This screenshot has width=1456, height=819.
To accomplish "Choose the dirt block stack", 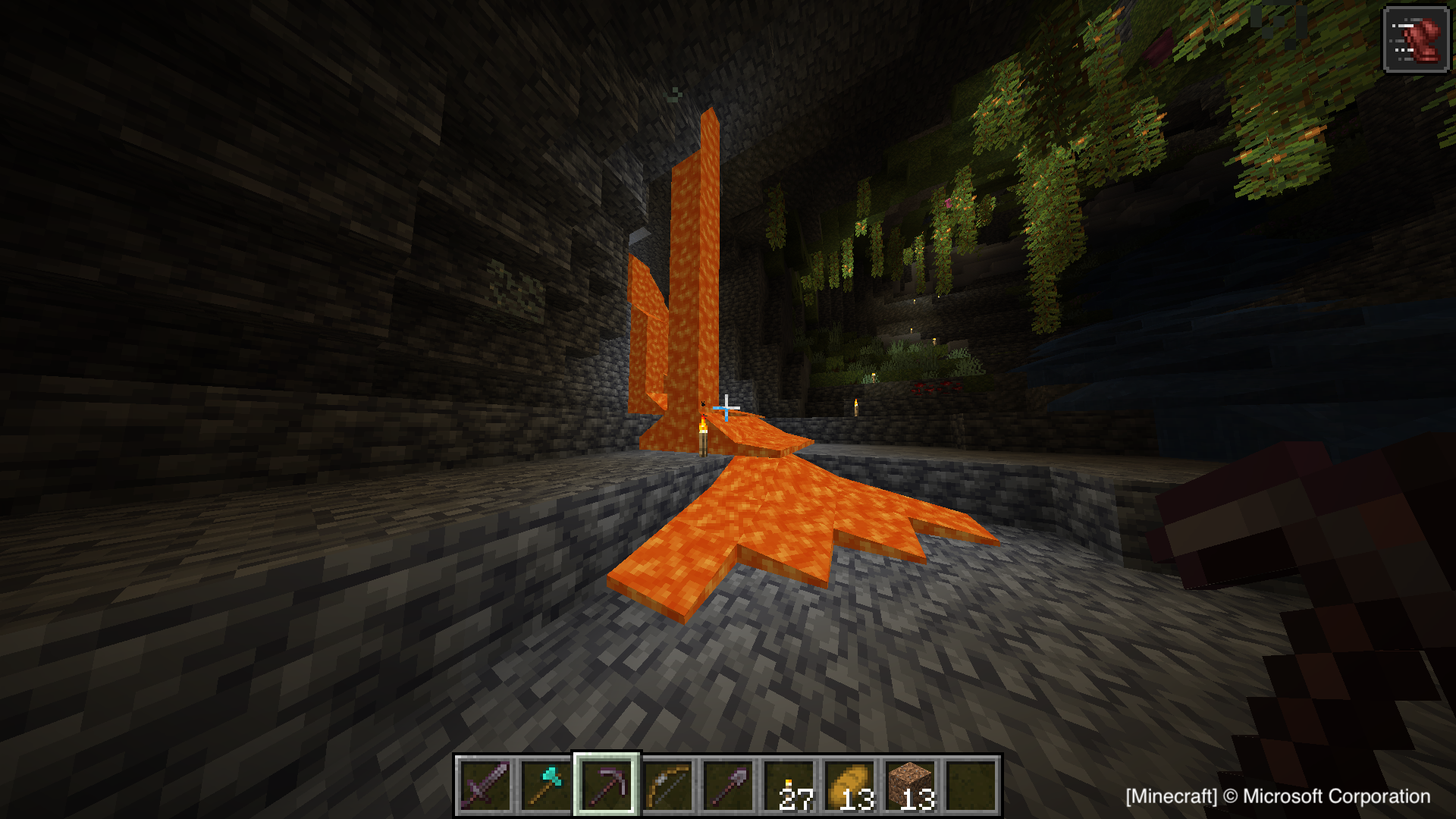I will click(910, 786).
